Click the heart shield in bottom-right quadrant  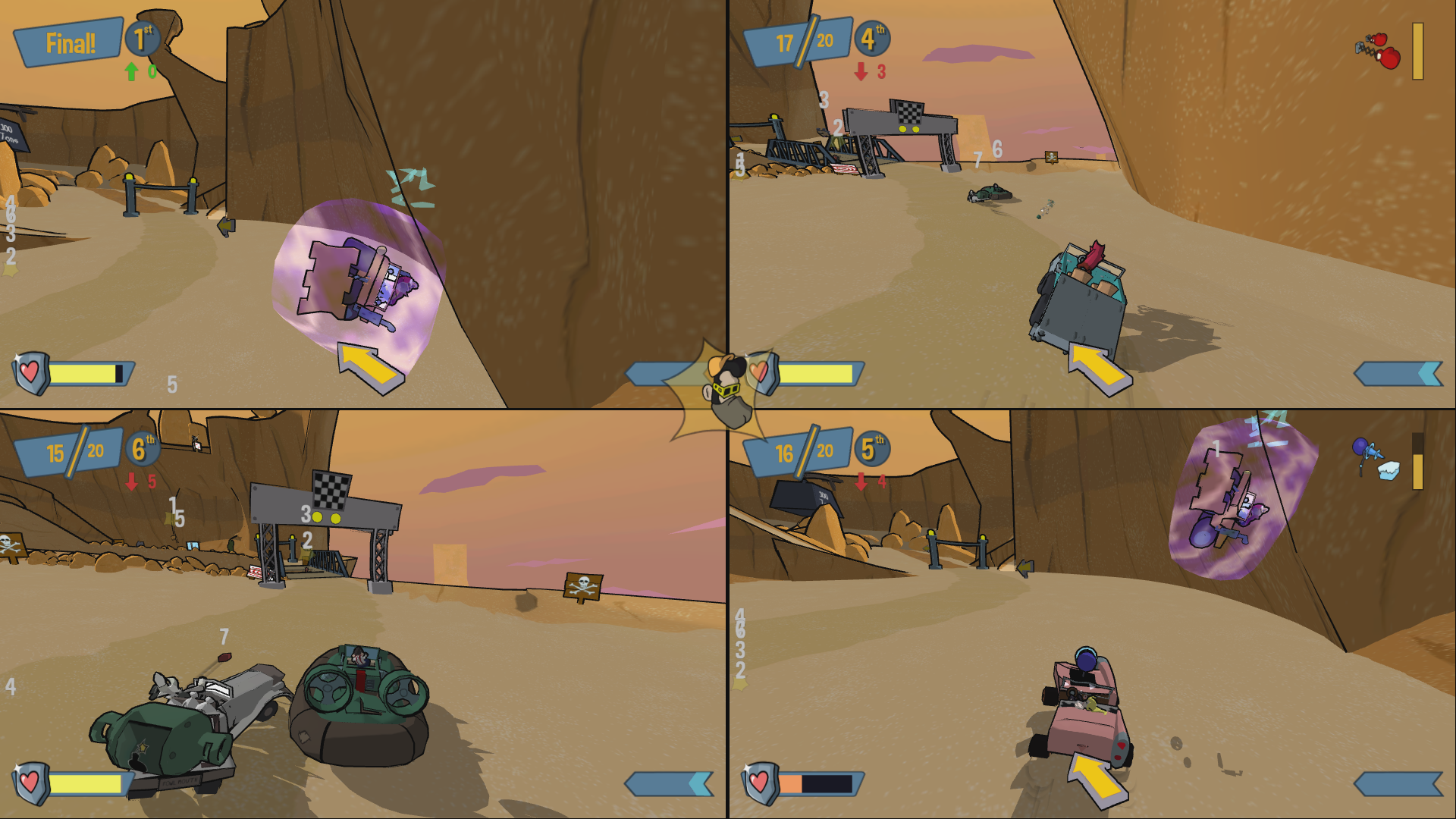click(758, 781)
